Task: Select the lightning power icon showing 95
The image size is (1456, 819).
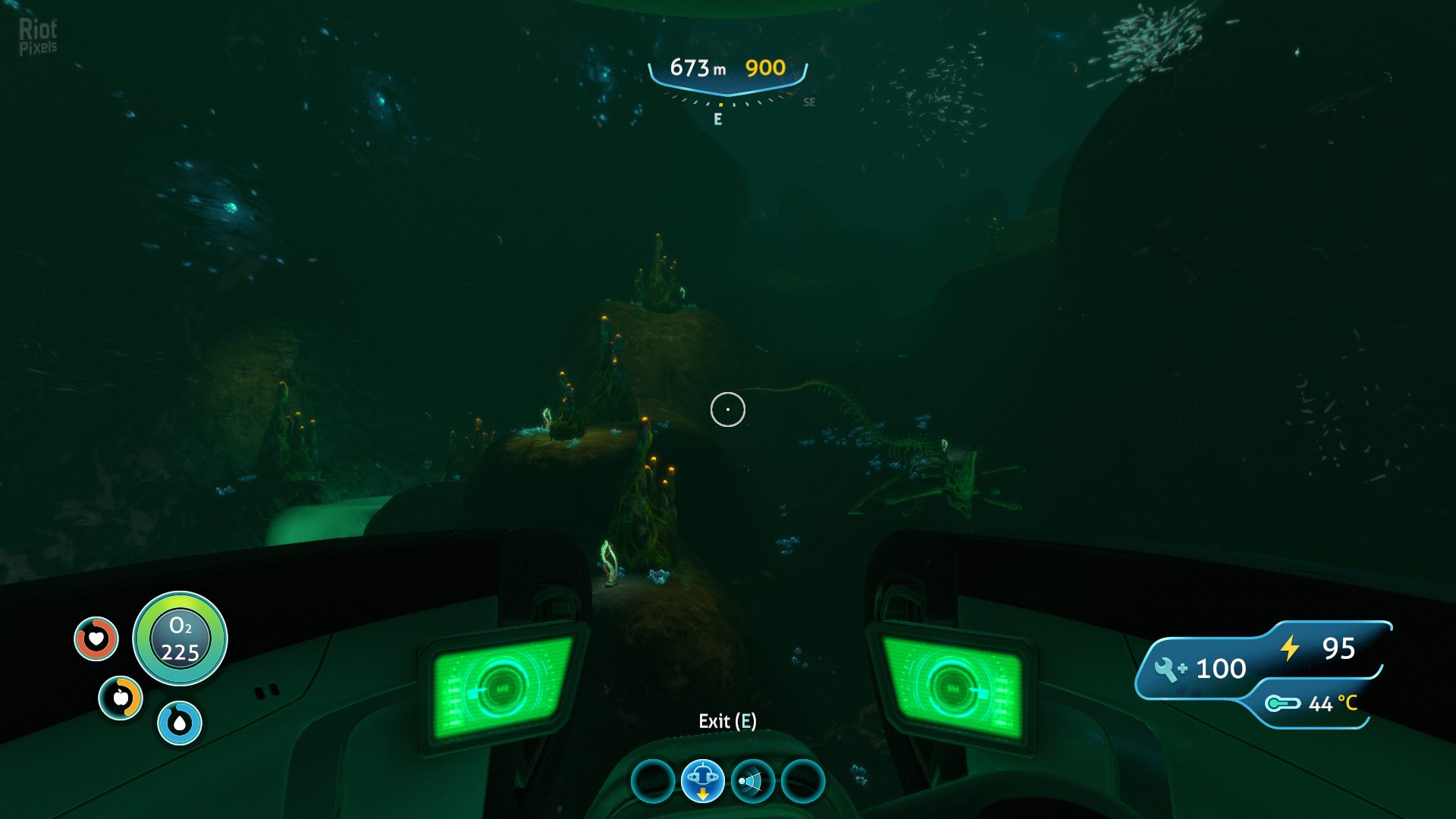Action: (1289, 648)
